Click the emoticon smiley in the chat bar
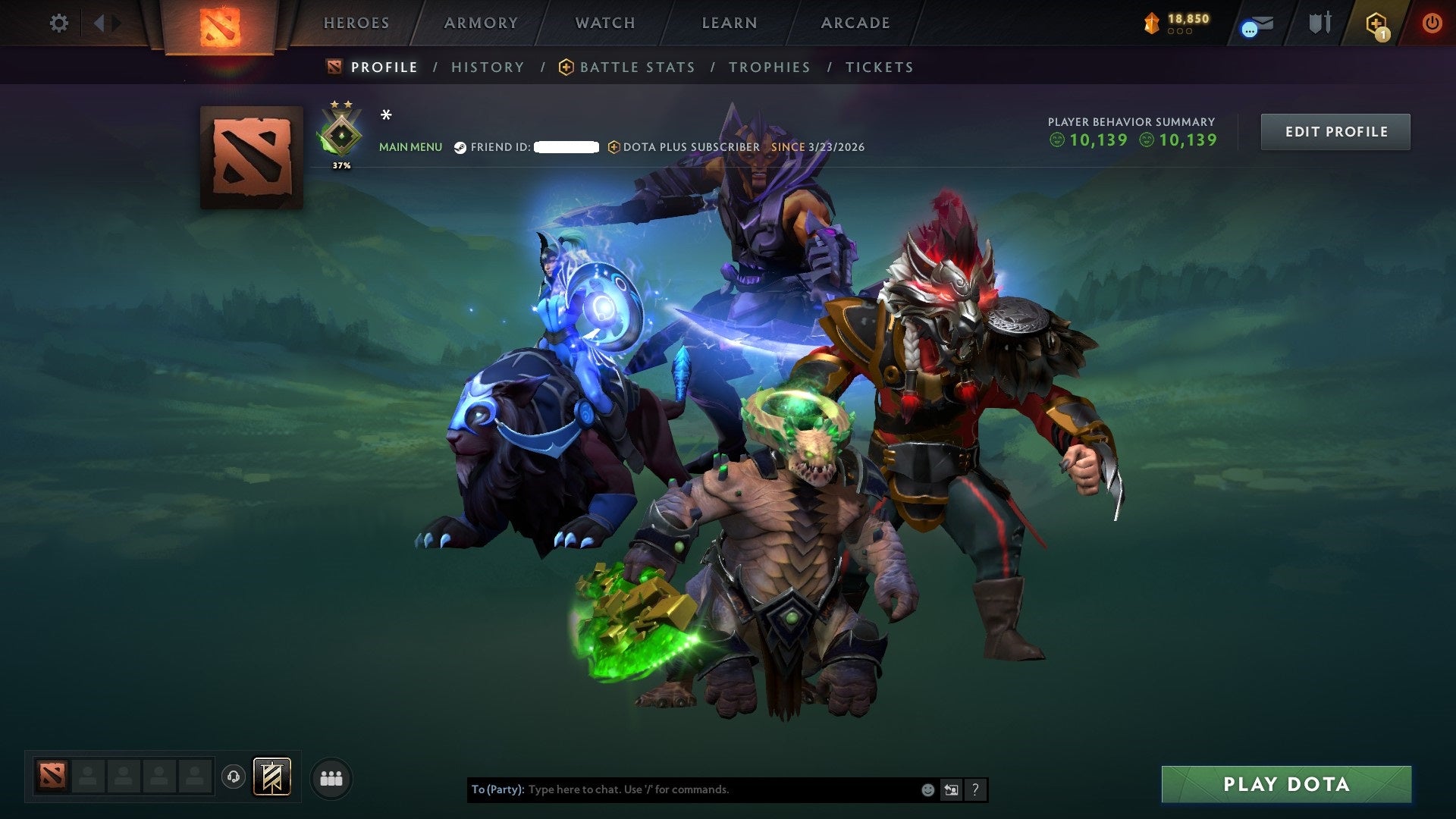 click(x=927, y=789)
